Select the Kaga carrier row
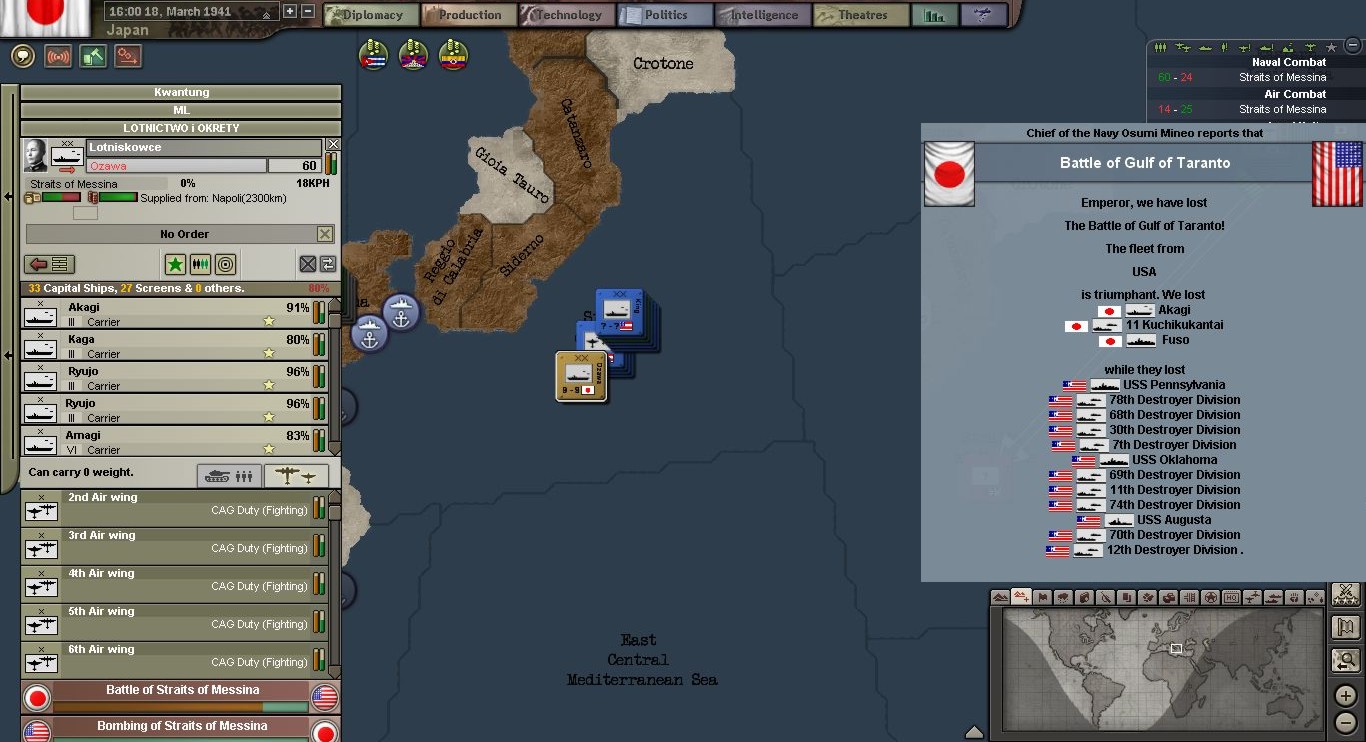 click(x=170, y=346)
